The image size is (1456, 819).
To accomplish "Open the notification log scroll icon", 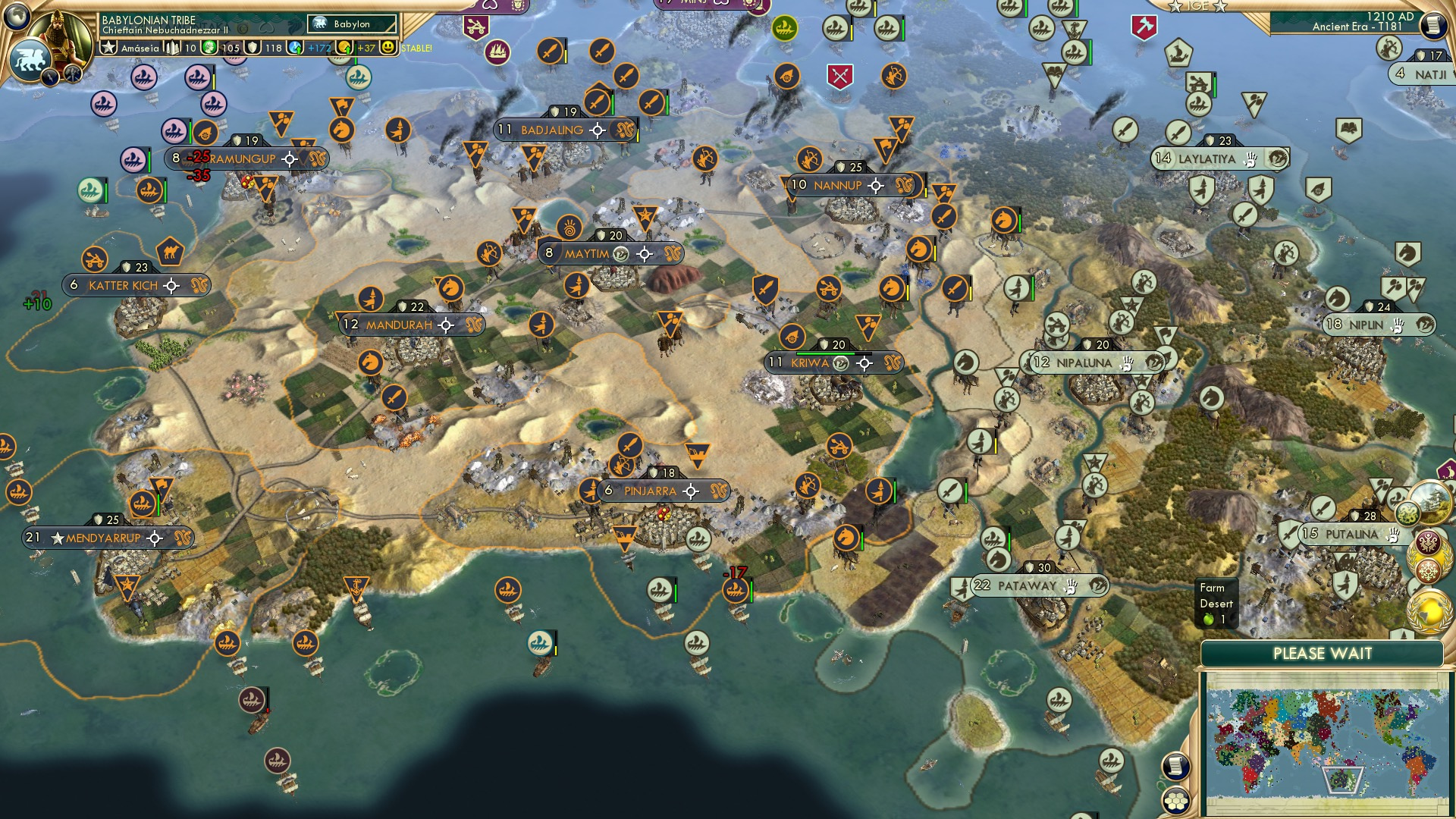I will [1176, 764].
